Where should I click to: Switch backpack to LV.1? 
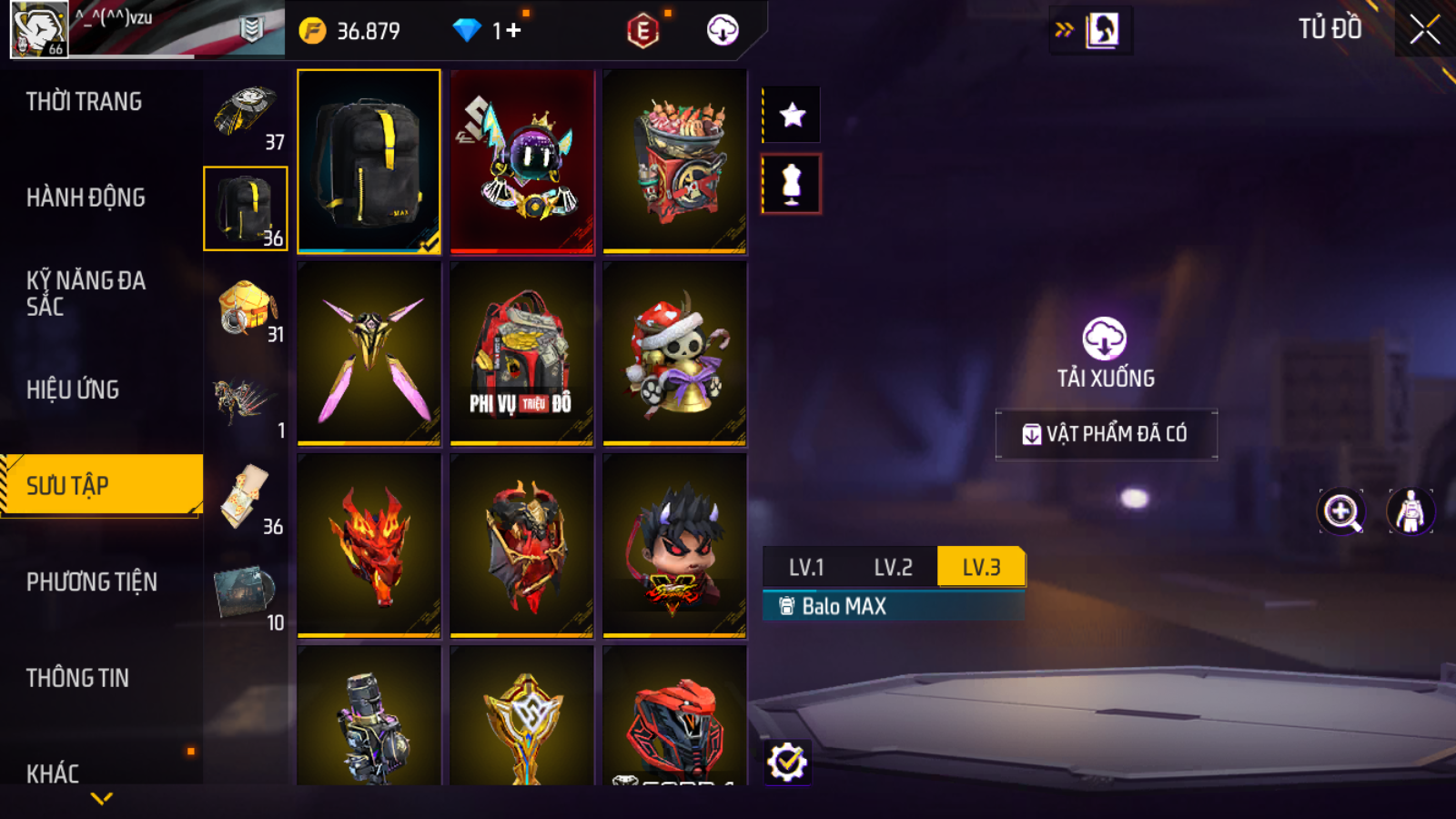coord(806,567)
